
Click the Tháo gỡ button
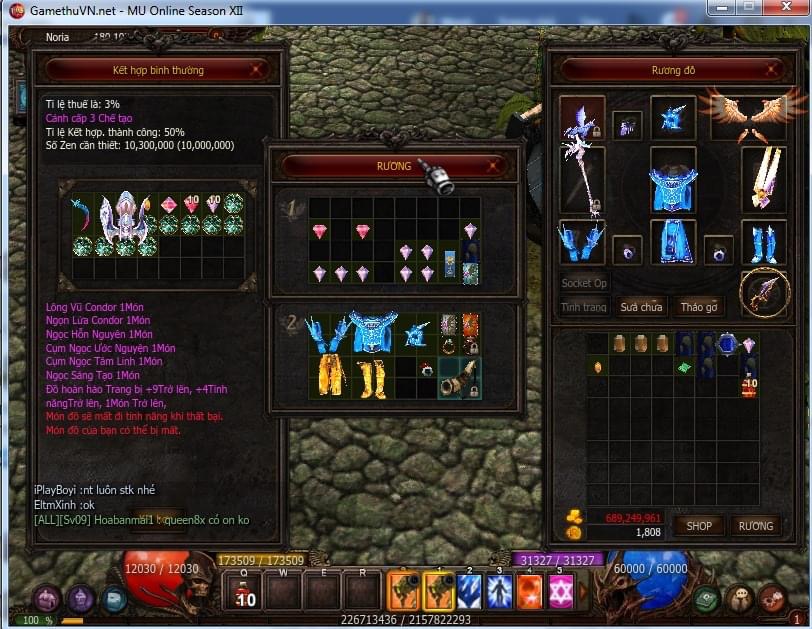point(699,307)
